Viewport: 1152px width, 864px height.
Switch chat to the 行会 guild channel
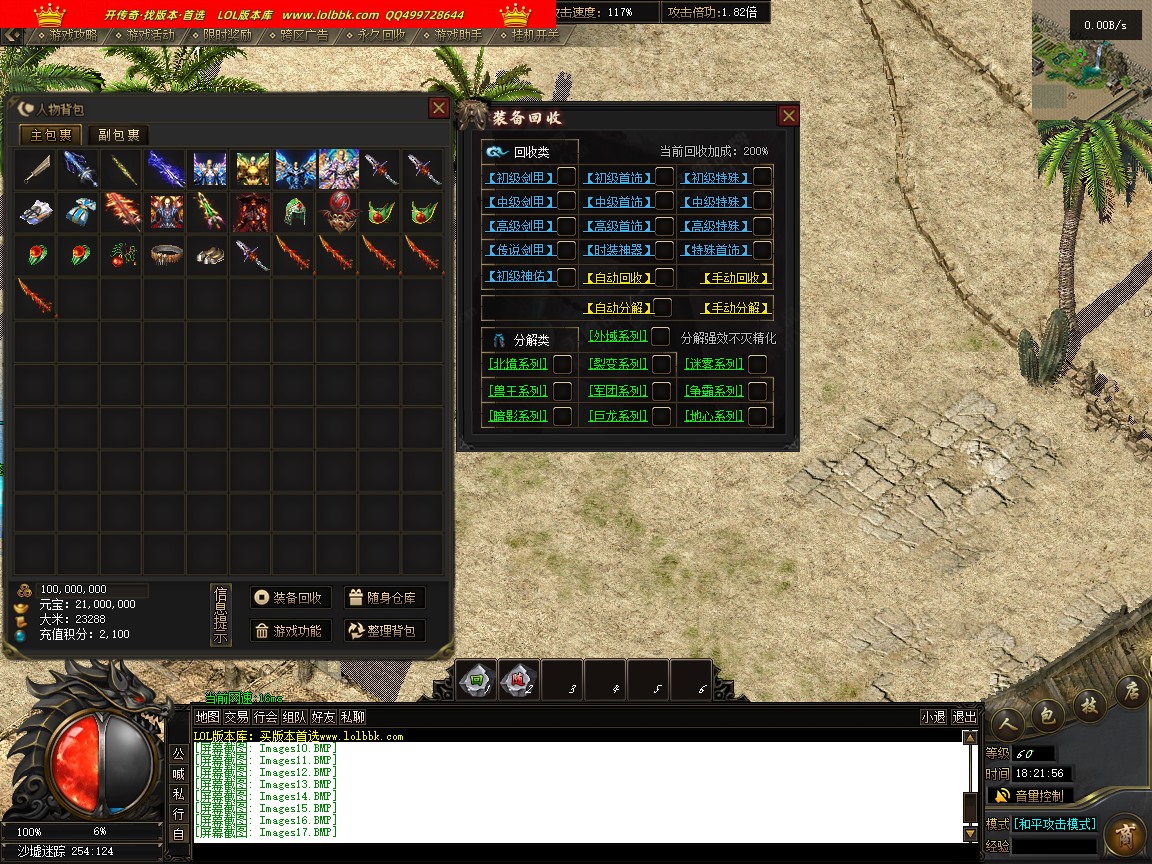(x=265, y=717)
